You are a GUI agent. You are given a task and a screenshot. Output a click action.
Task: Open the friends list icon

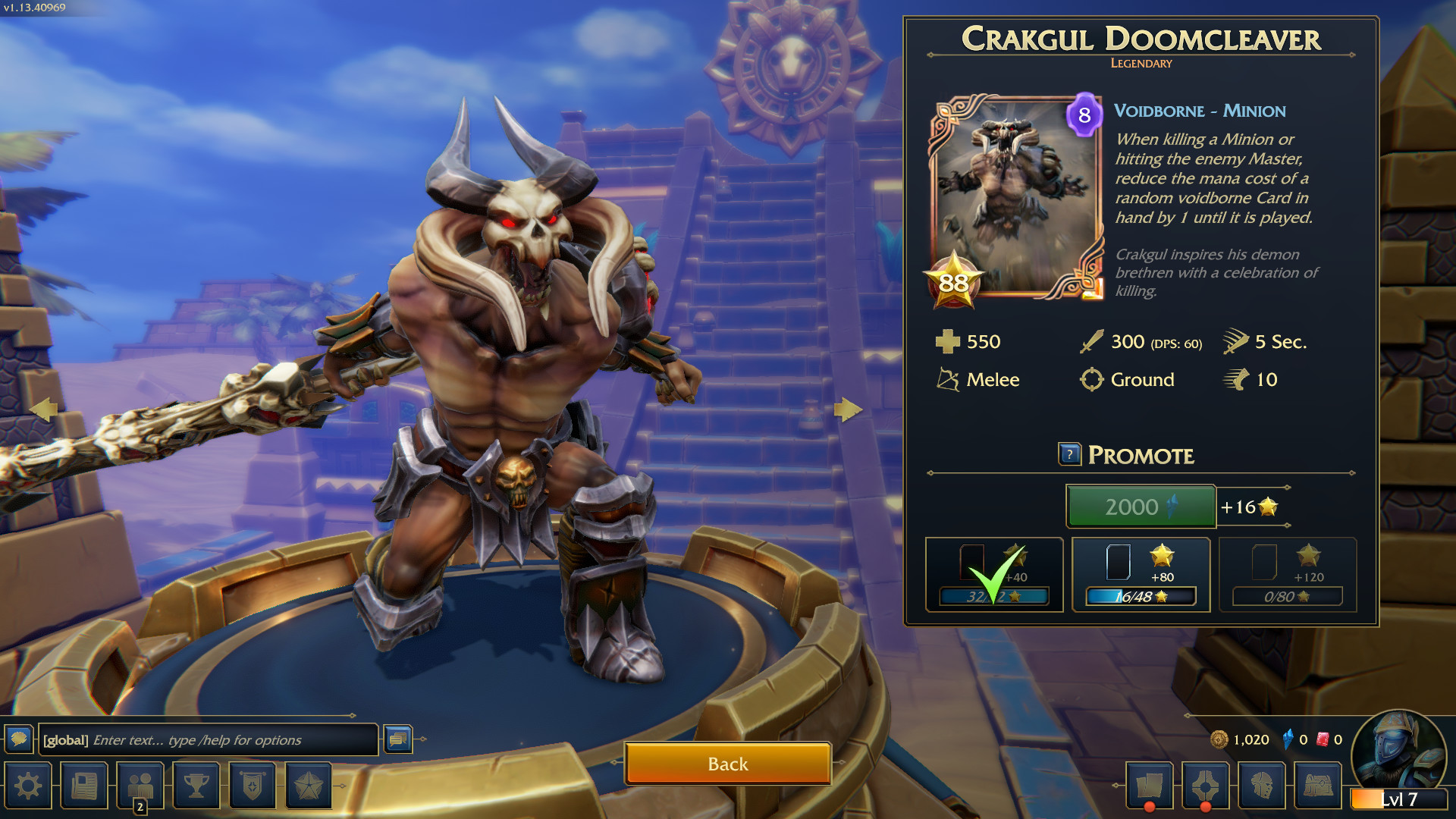coord(140,786)
